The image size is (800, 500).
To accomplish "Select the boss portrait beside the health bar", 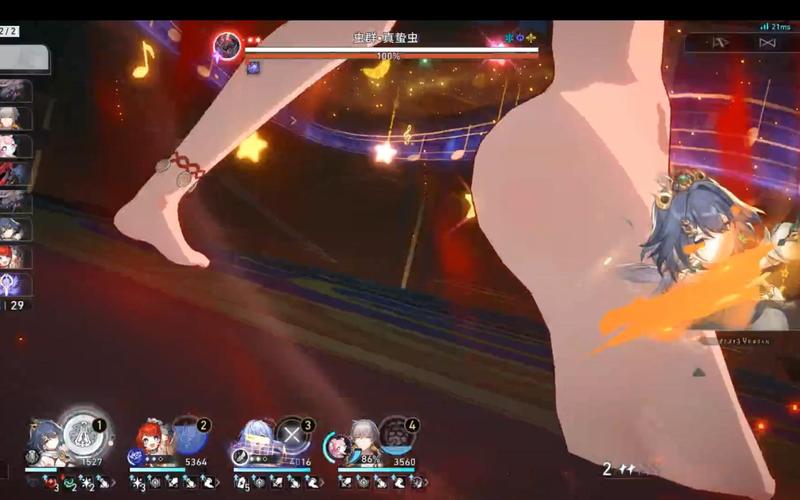I will click(x=227, y=46).
